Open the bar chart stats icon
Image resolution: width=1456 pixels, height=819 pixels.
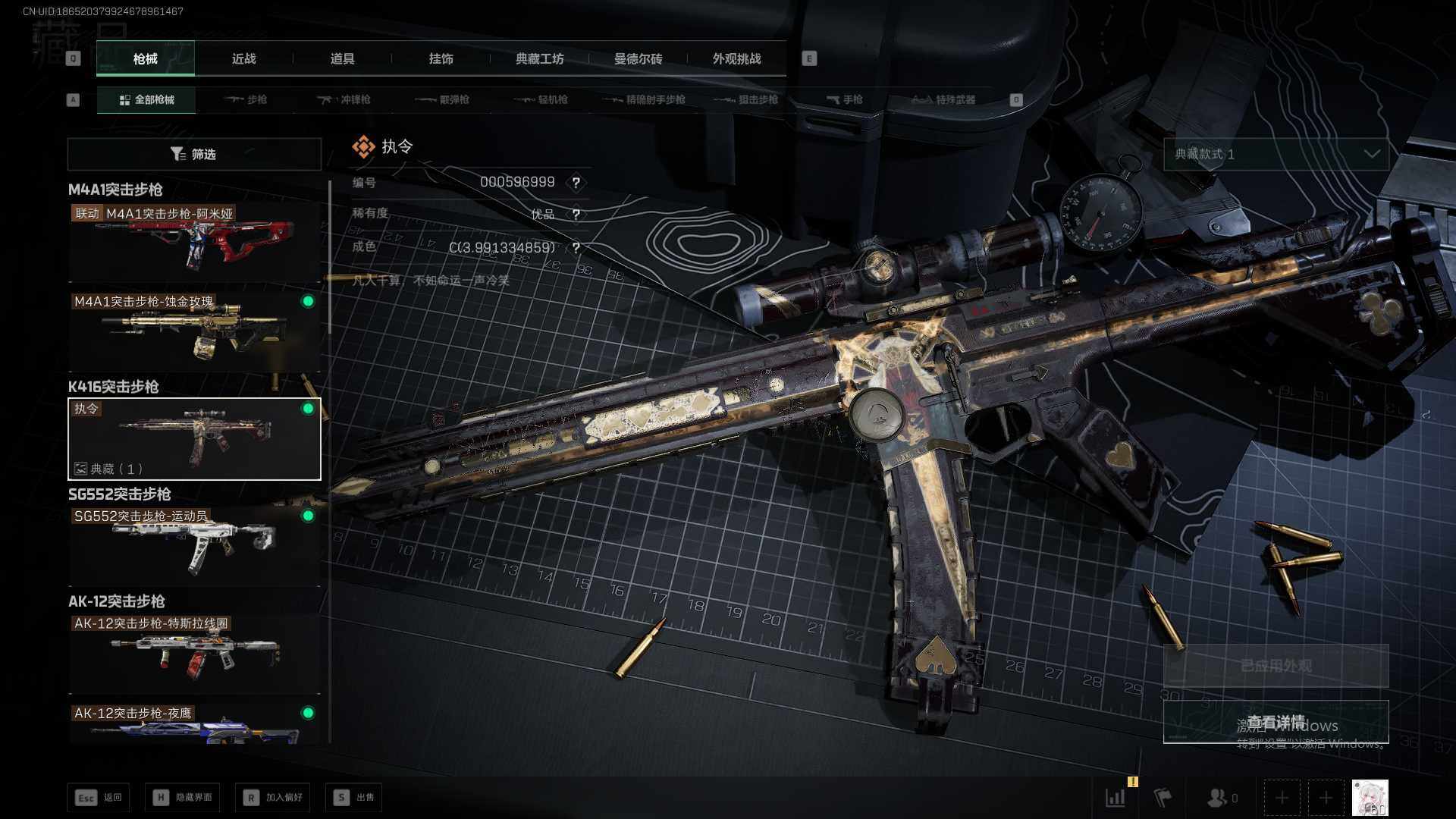[1115, 797]
